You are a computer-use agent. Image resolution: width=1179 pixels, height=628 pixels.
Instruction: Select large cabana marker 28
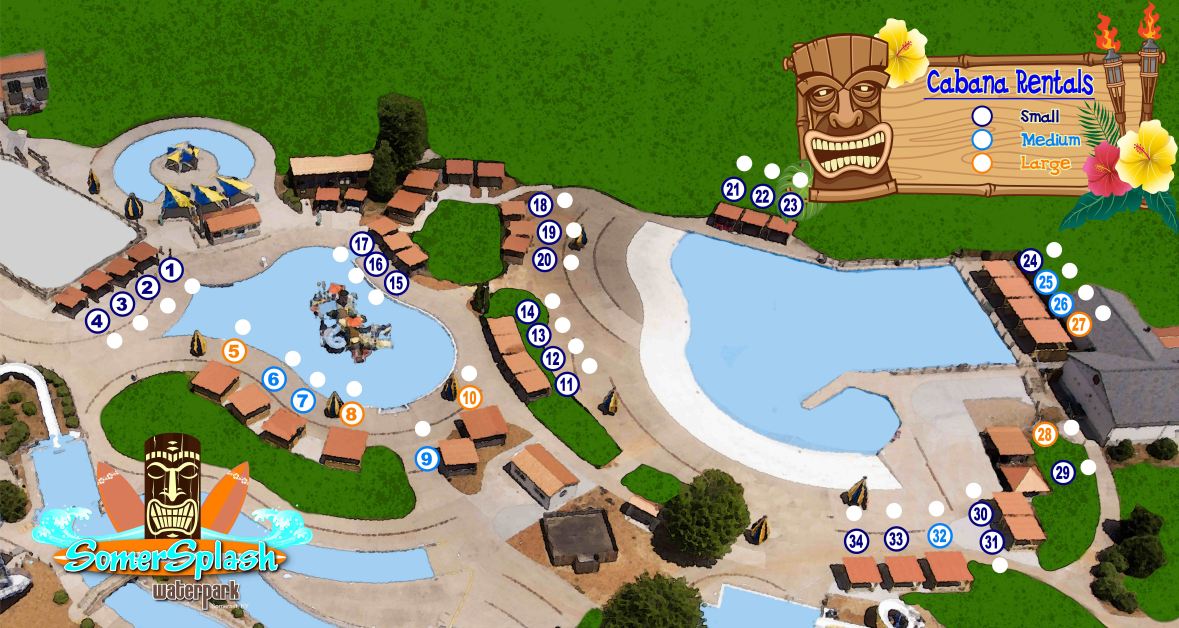tap(1045, 435)
